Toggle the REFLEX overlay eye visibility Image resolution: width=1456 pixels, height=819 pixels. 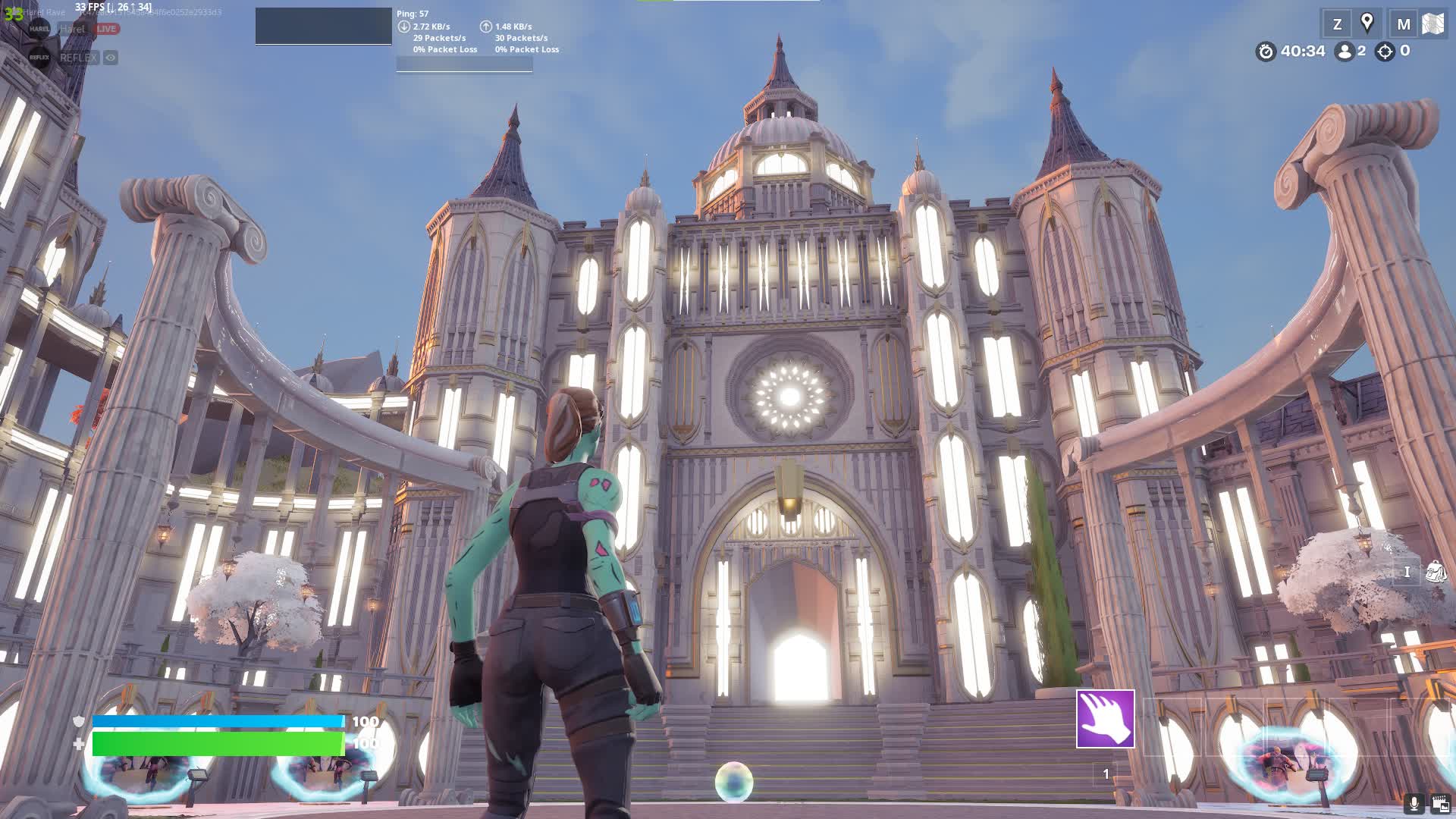(110, 58)
